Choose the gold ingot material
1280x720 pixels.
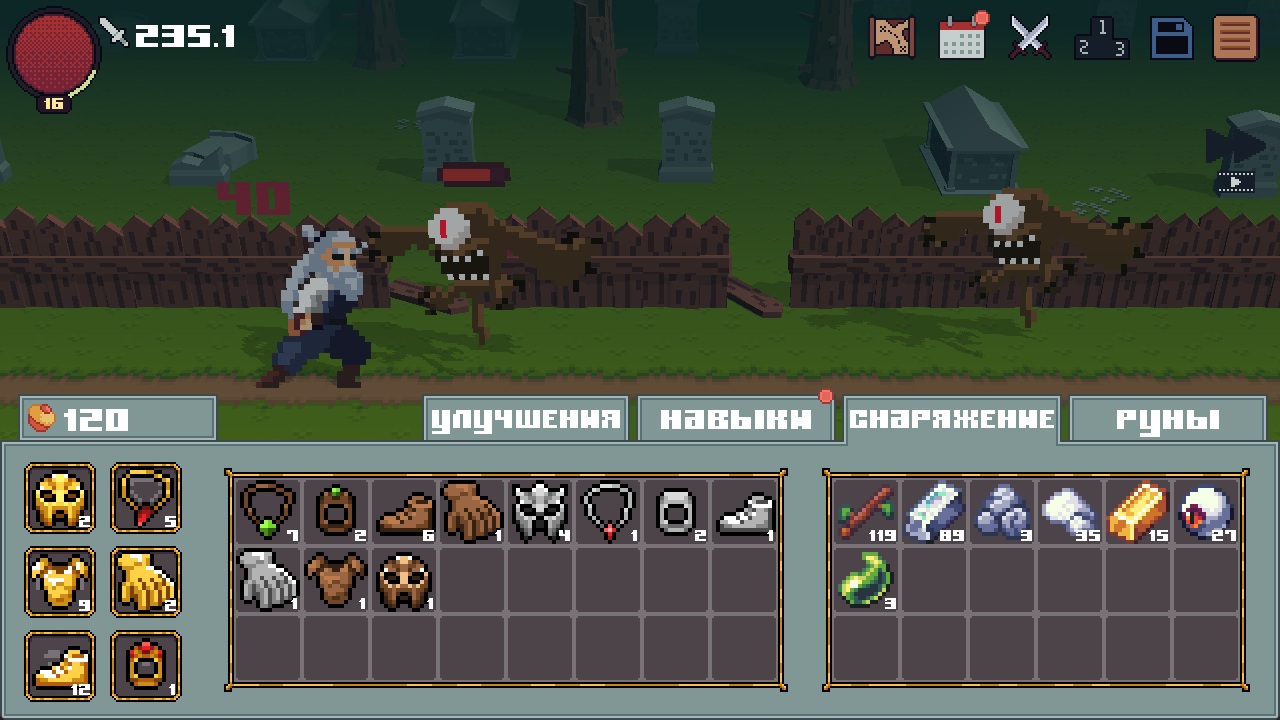[x=1137, y=511]
